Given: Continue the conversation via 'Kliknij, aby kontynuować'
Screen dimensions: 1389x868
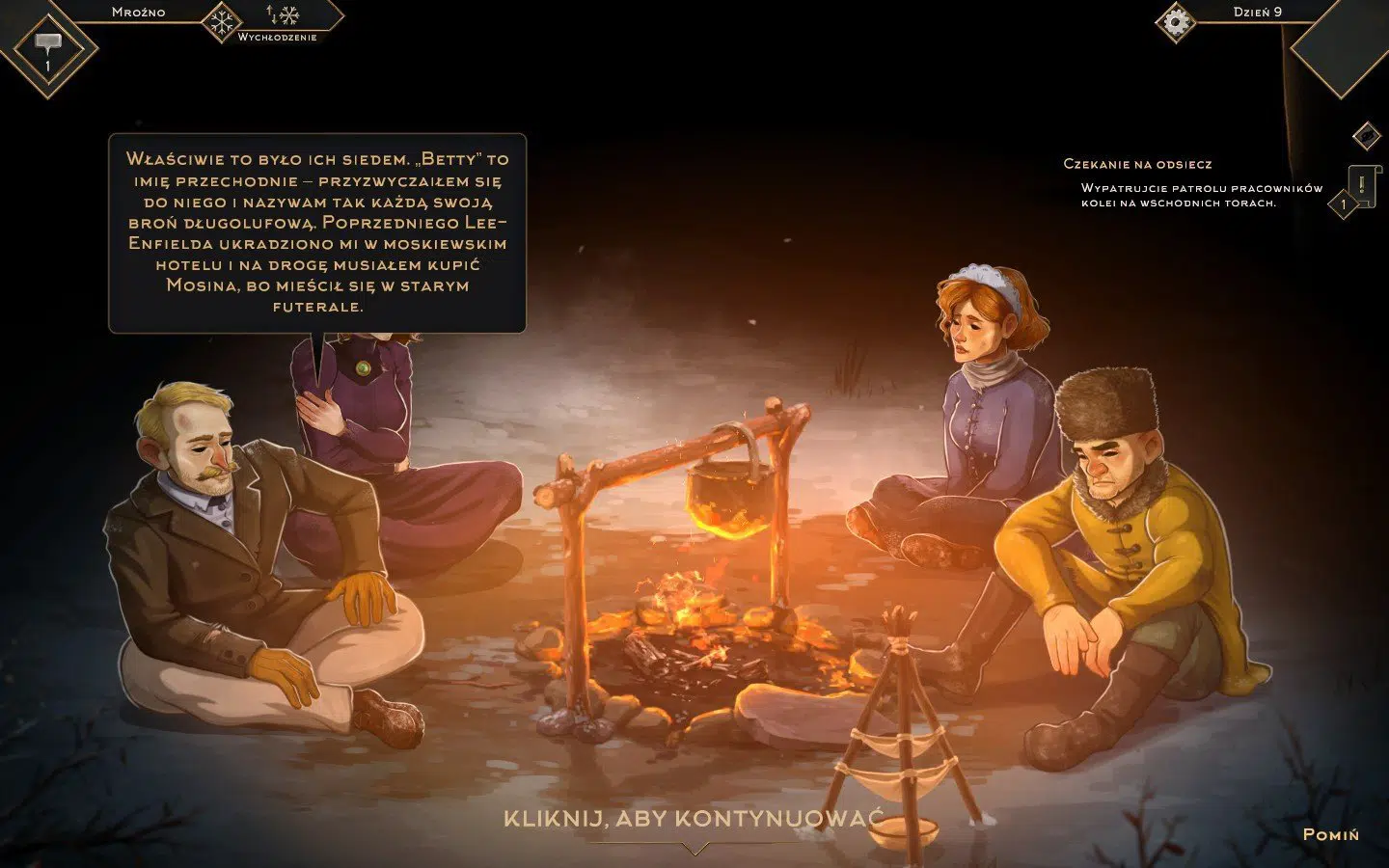Looking at the screenshot, I should 693,820.
